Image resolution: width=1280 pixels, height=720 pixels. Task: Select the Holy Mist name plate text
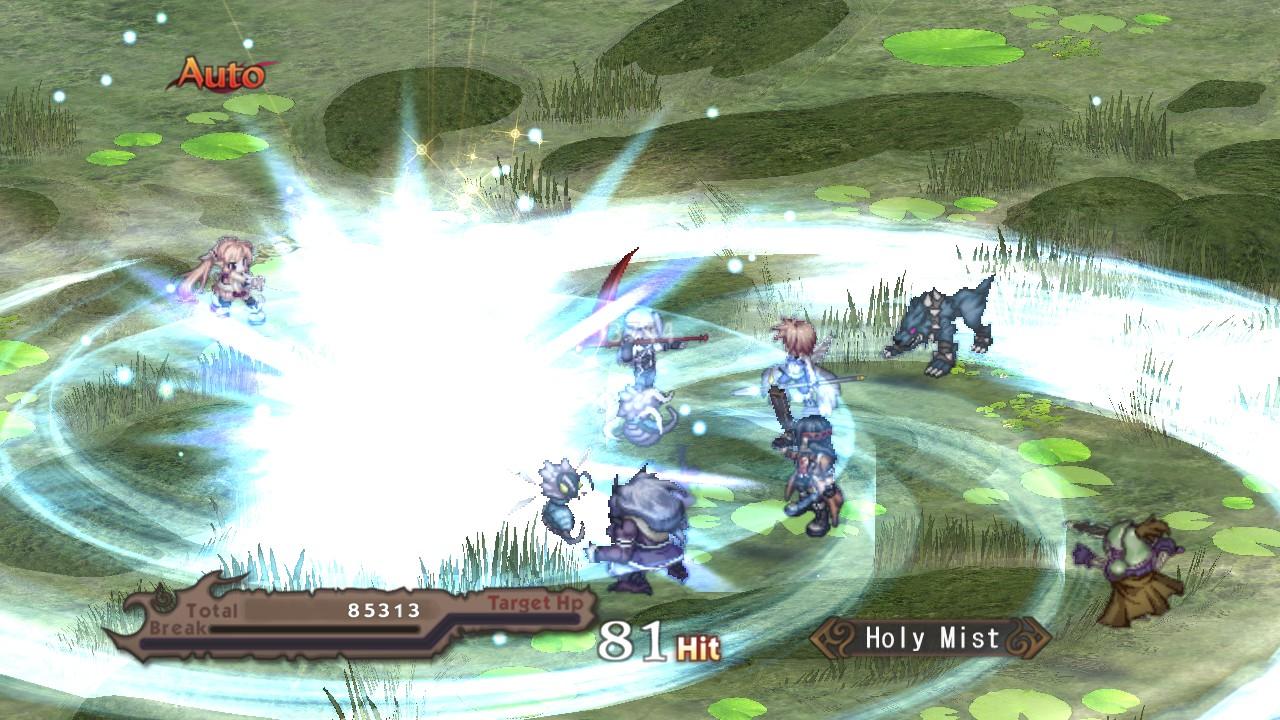click(928, 638)
